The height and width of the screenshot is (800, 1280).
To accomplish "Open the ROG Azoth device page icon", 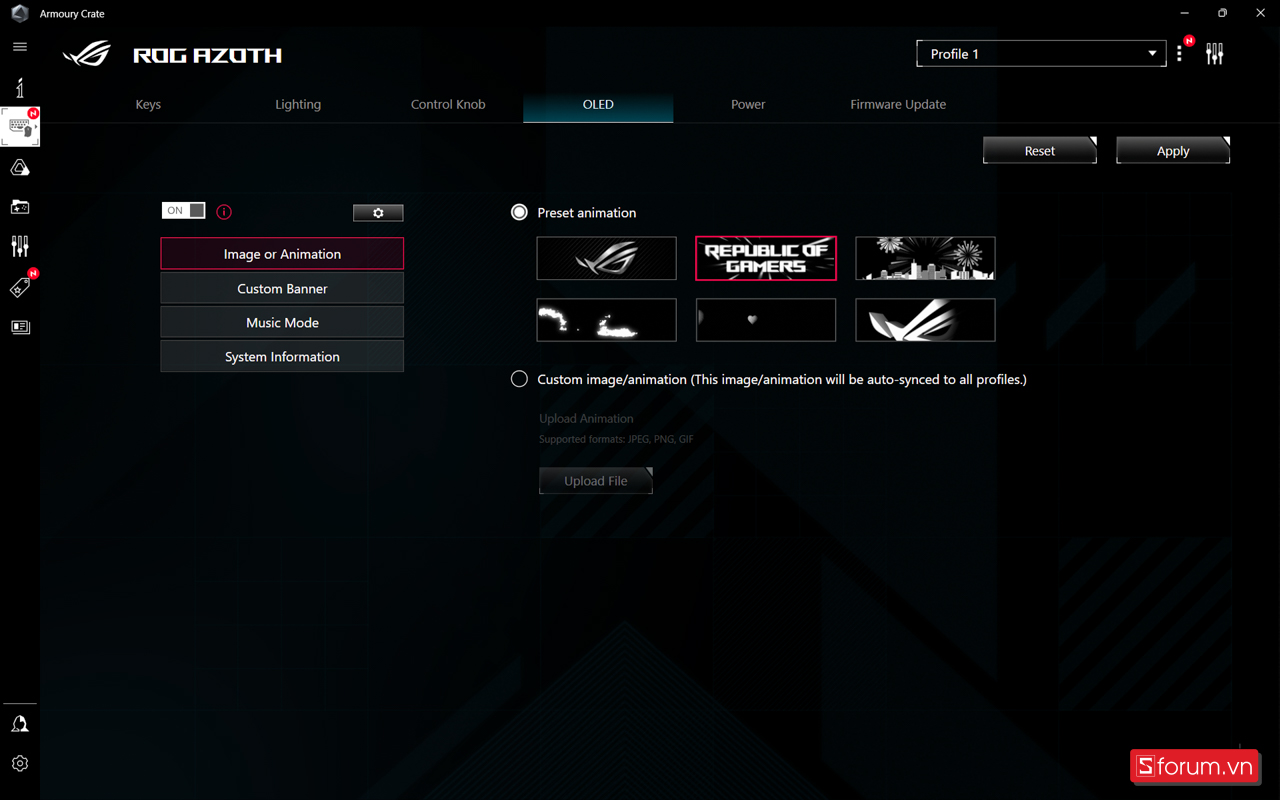I will pyautogui.click(x=20, y=127).
